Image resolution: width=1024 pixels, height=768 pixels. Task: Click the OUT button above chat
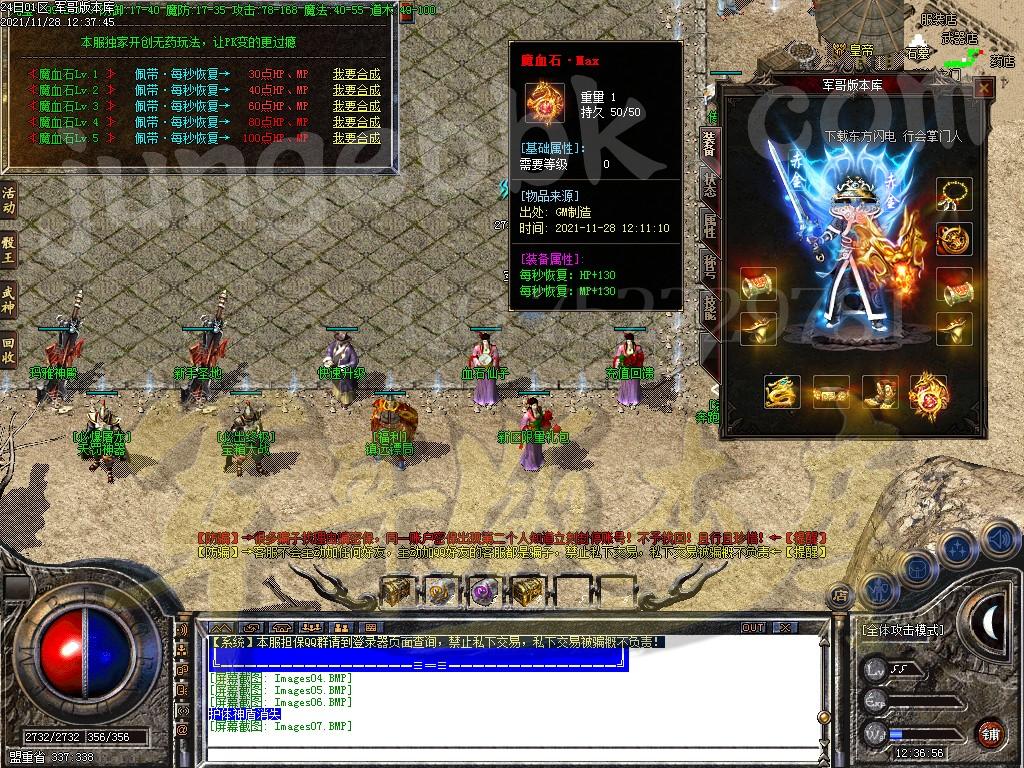(x=753, y=627)
